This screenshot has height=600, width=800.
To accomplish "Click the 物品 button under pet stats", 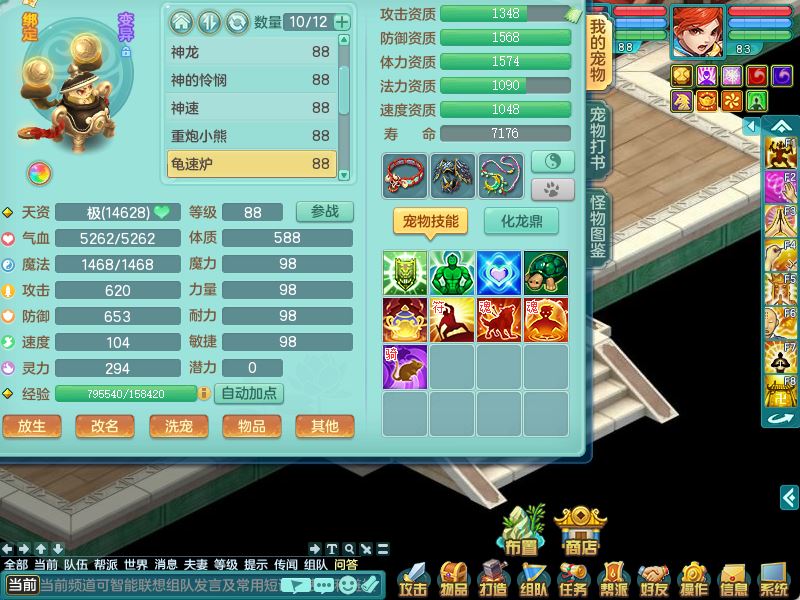I will [251, 426].
